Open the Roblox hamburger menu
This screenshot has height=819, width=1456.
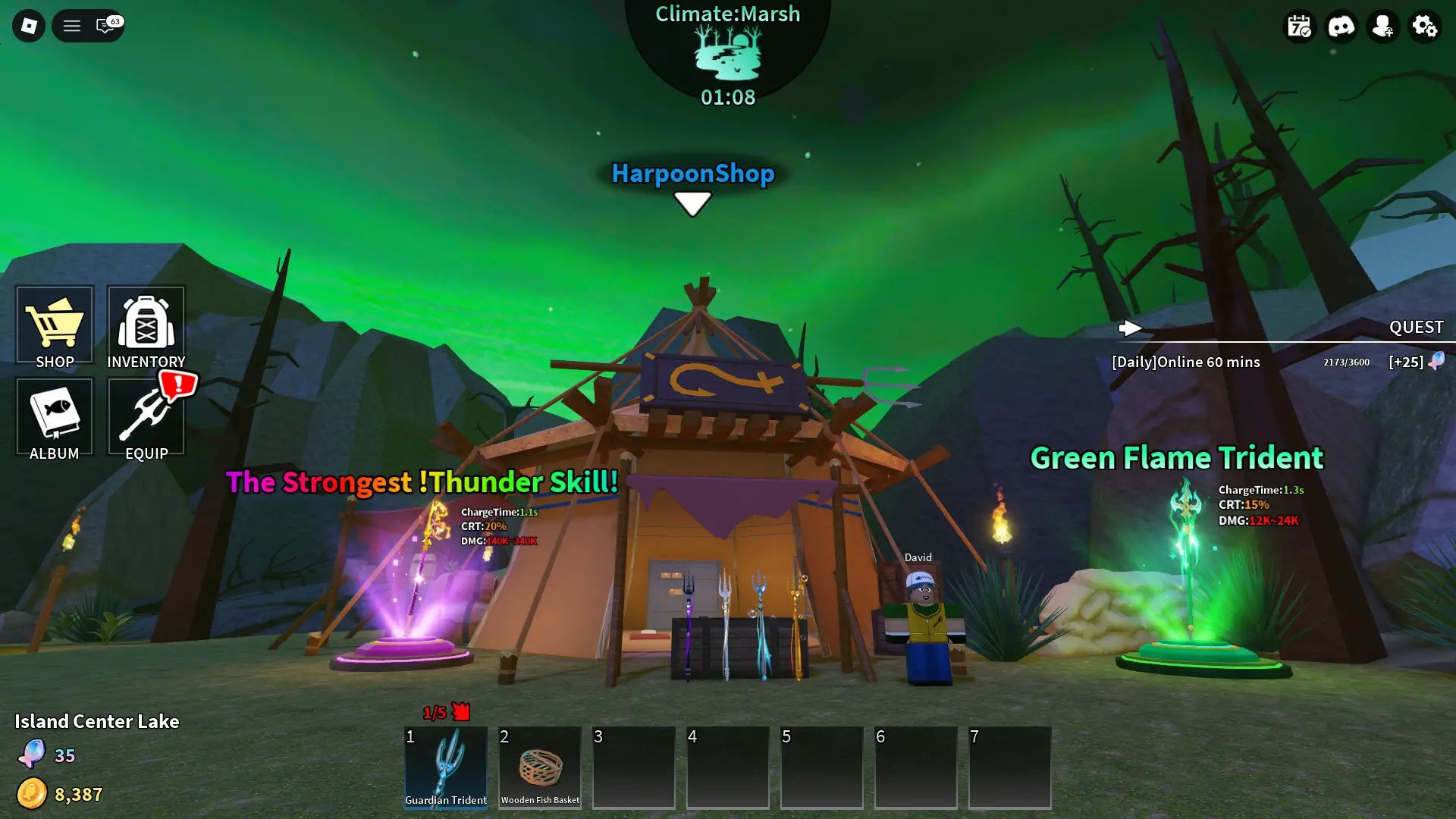(x=71, y=25)
